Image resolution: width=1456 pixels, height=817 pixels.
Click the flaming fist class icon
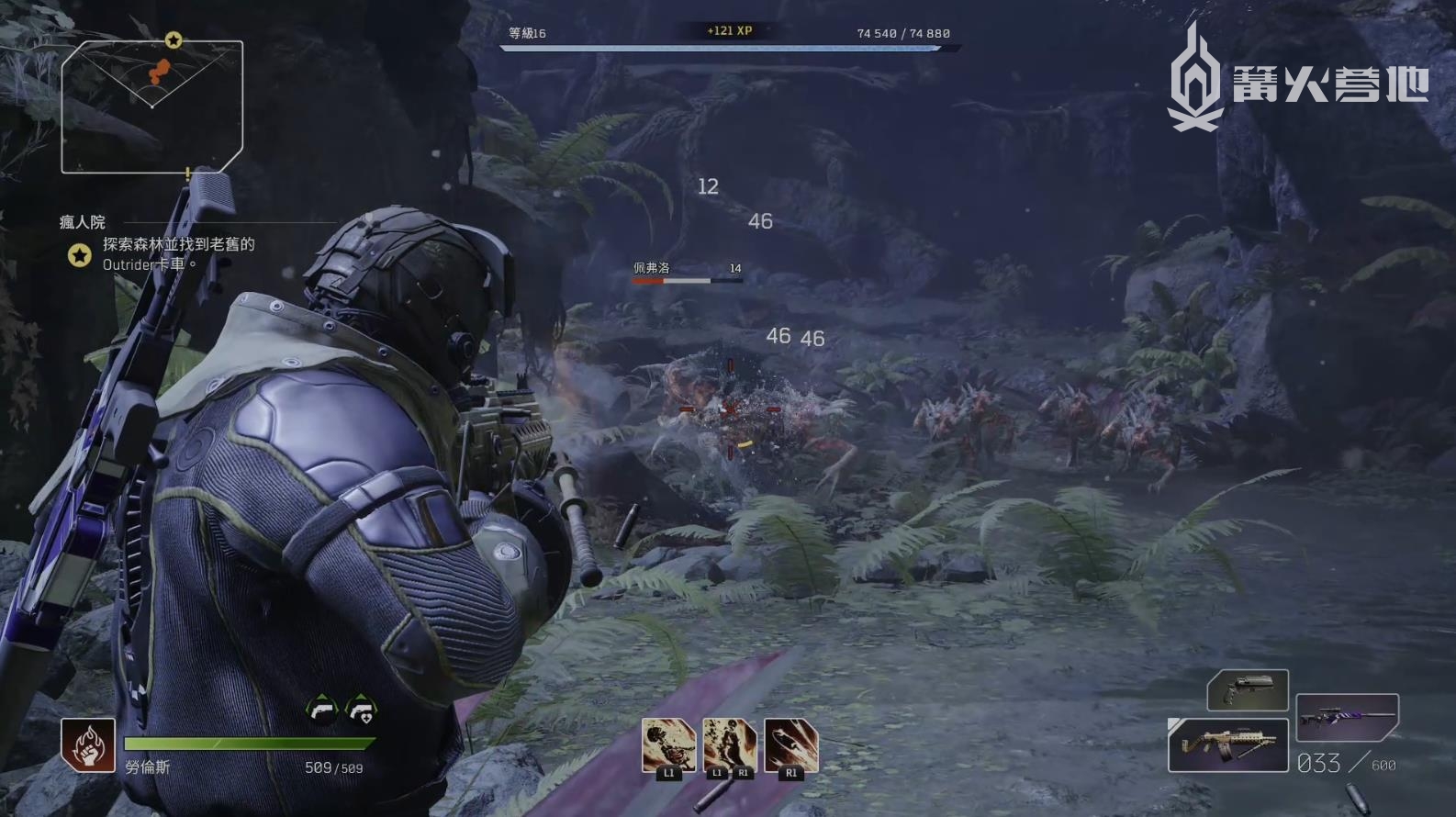(x=88, y=744)
